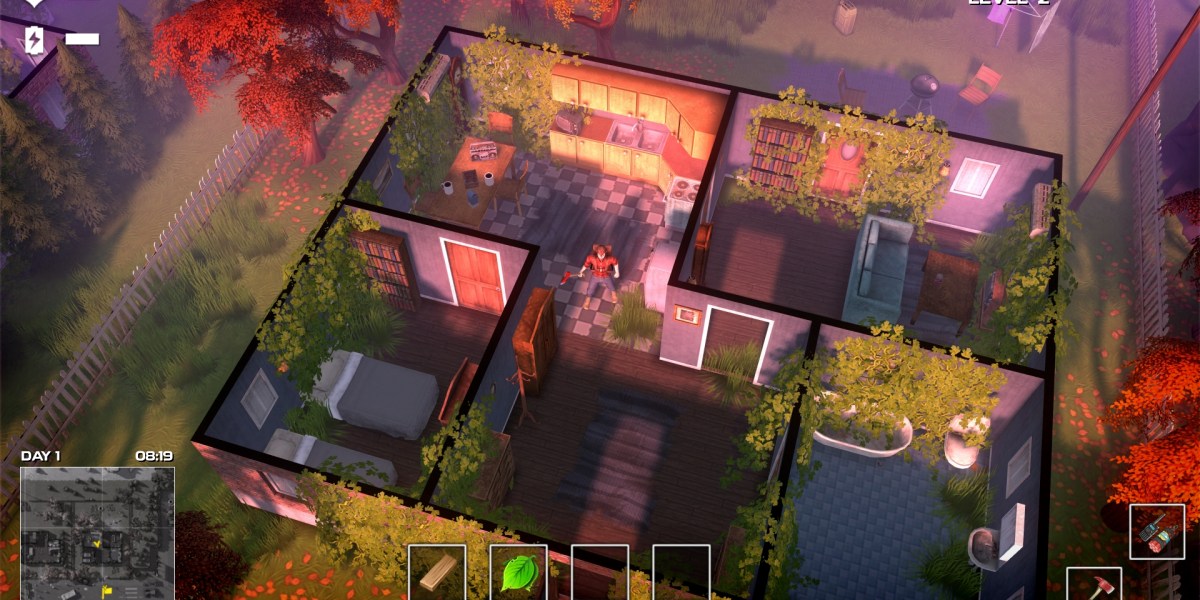Select the wooden plank inventory slot
The width and height of the screenshot is (1200, 600).
pyautogui.click(x=437, y=572)
